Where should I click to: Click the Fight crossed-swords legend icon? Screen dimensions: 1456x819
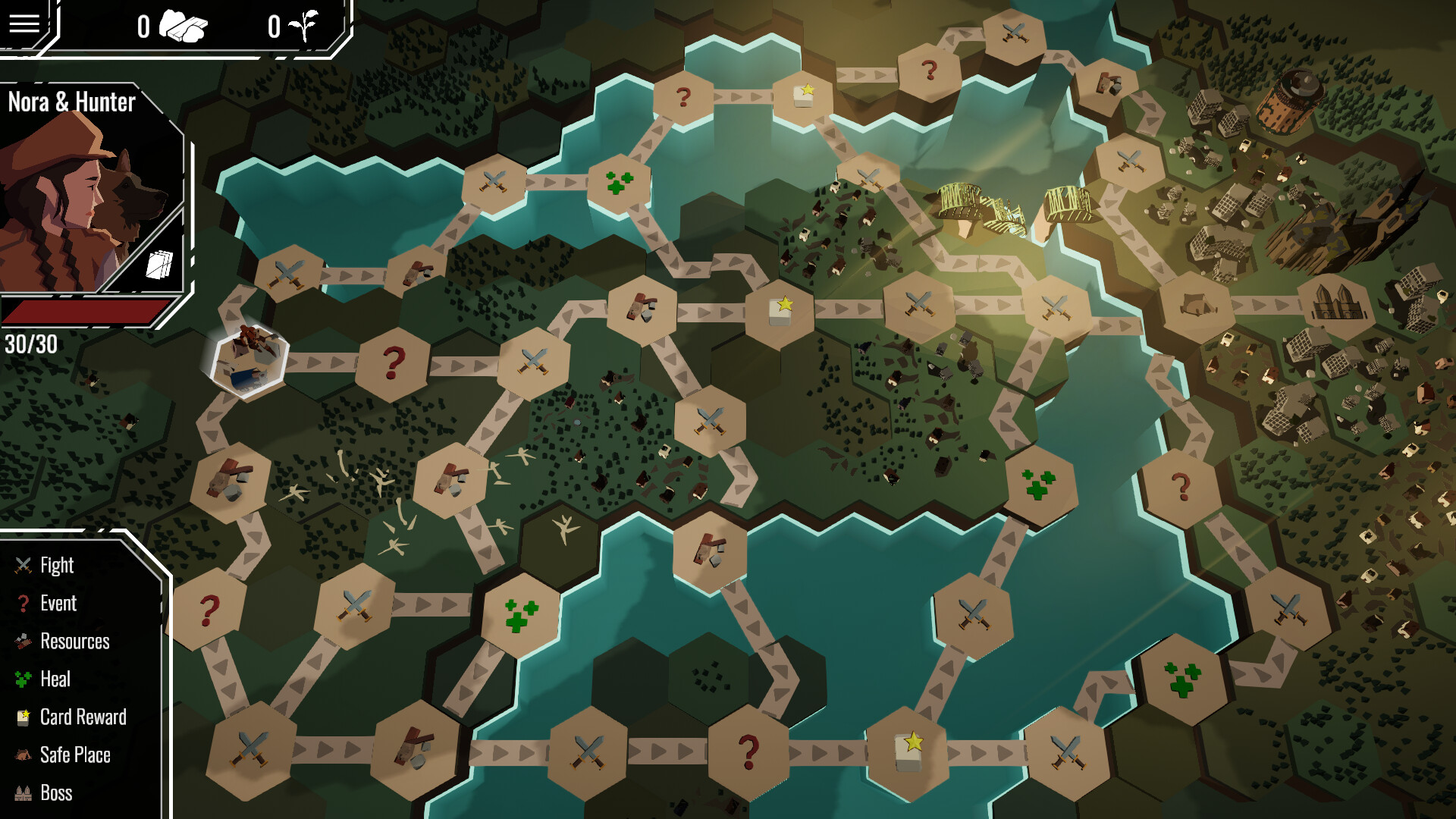tap(21, 565)
